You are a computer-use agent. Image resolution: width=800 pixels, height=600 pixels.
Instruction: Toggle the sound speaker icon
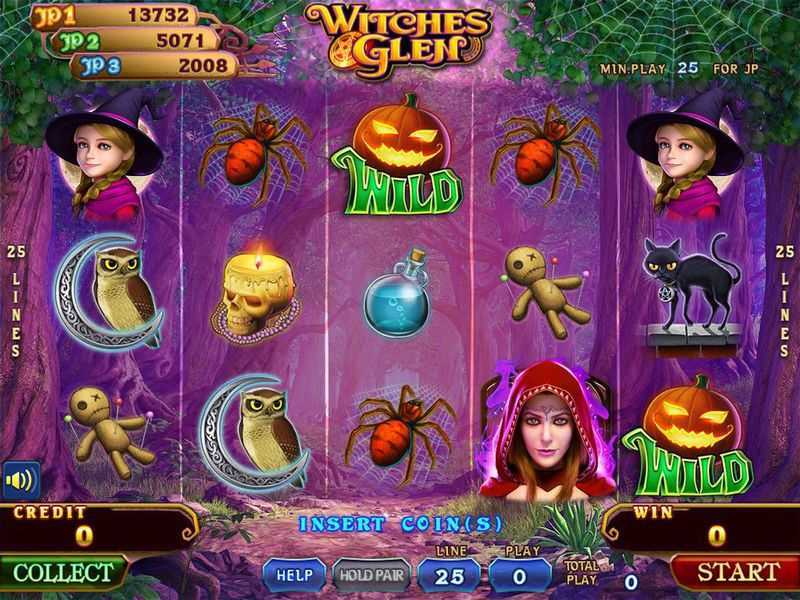20,479
